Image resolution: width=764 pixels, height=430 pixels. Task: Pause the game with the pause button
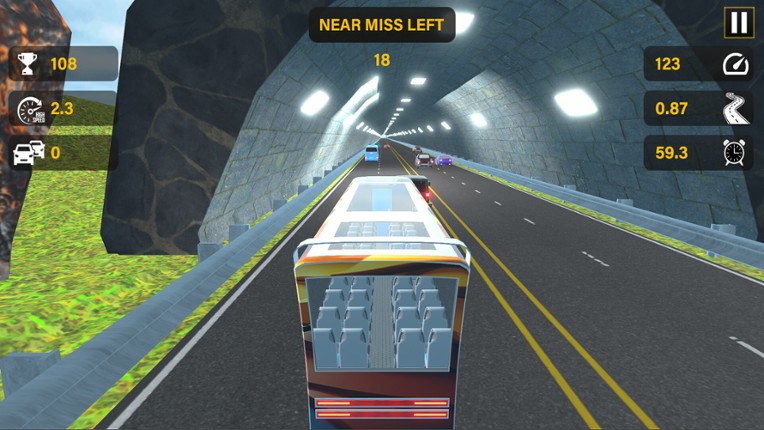pos(738,23)
